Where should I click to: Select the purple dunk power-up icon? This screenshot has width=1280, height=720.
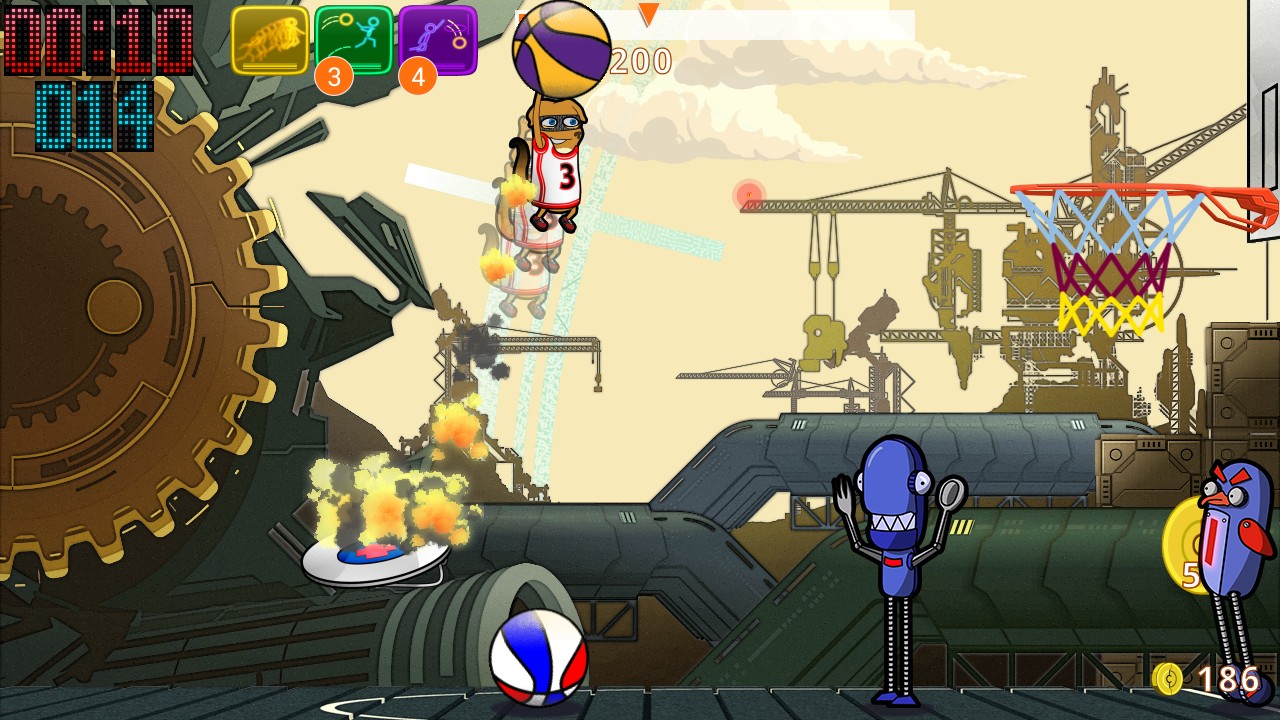pos(438,40)
